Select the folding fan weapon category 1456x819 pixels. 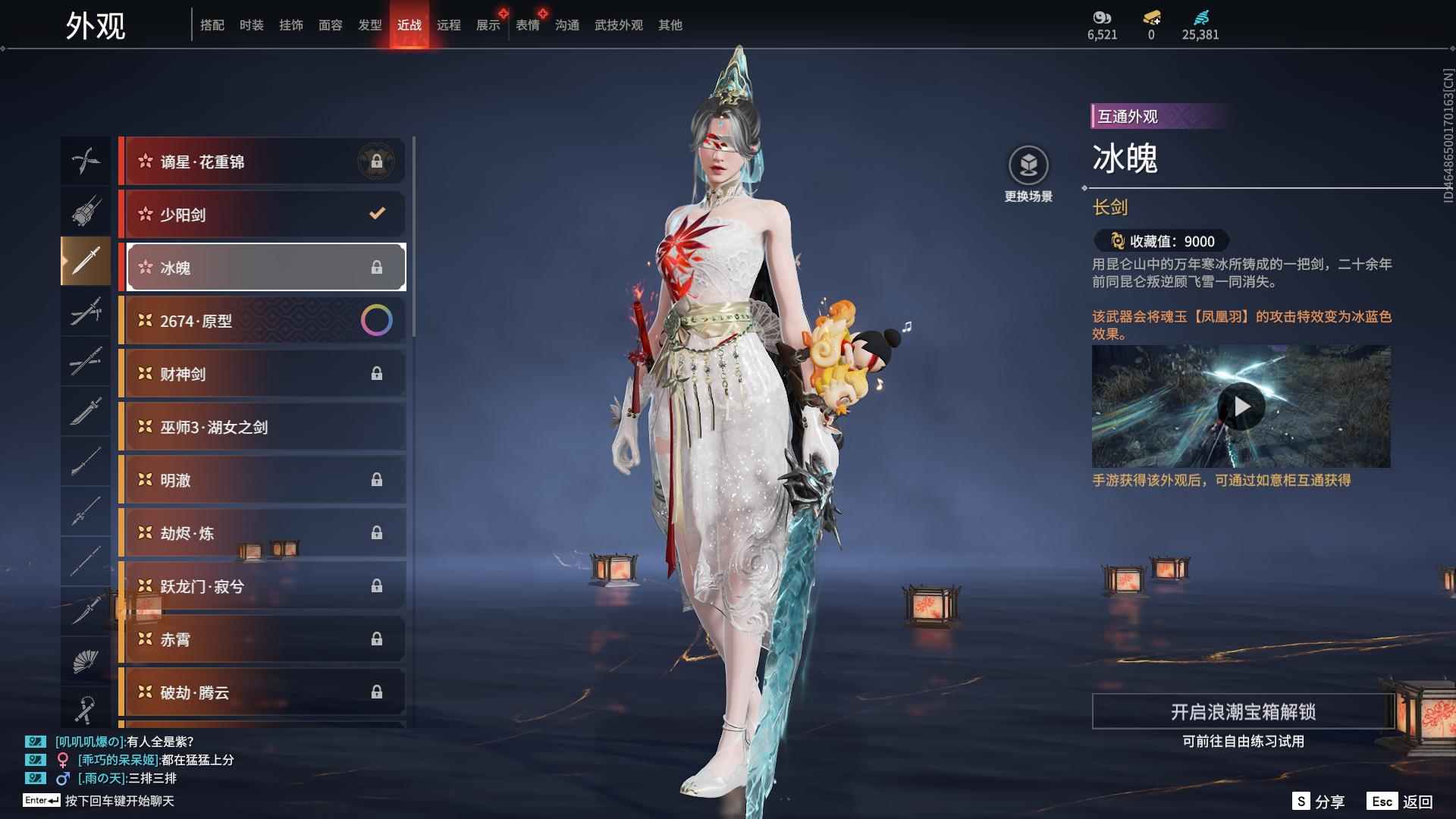pyautogui.click(x=85, y=661)
